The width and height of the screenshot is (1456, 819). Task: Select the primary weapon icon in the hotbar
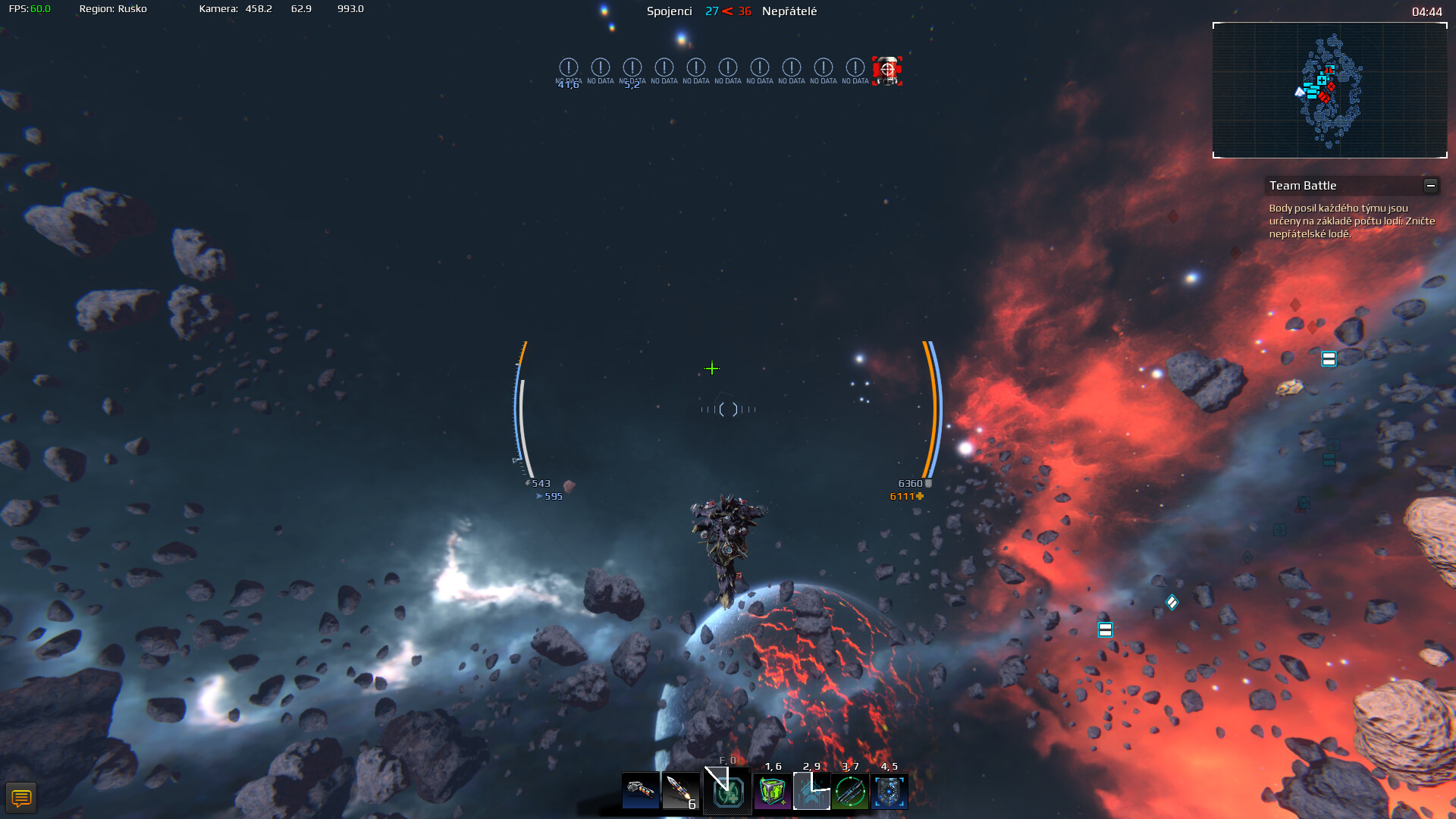tap(641, 792)
